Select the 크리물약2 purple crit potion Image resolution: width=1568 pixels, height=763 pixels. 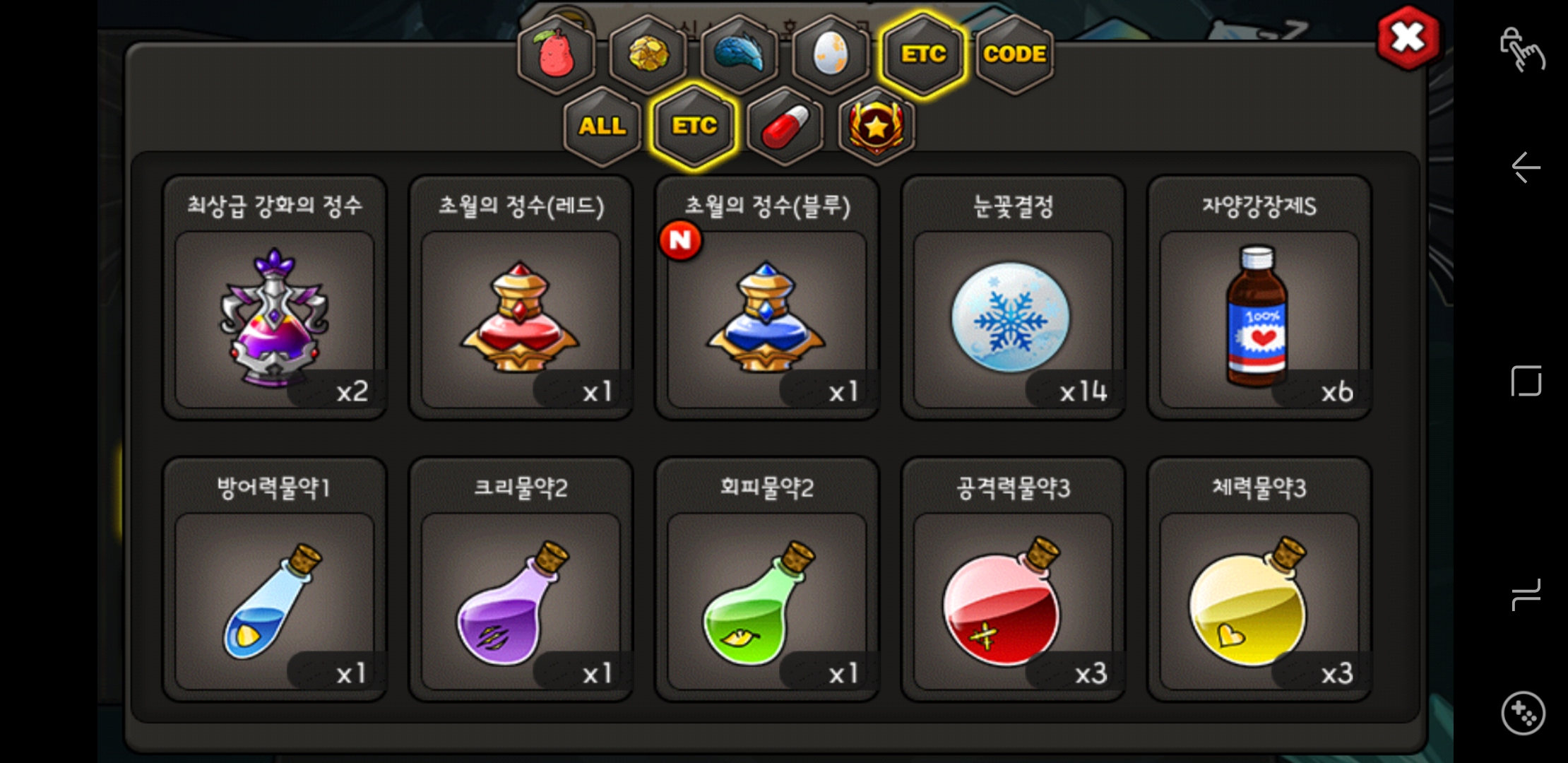521,601
